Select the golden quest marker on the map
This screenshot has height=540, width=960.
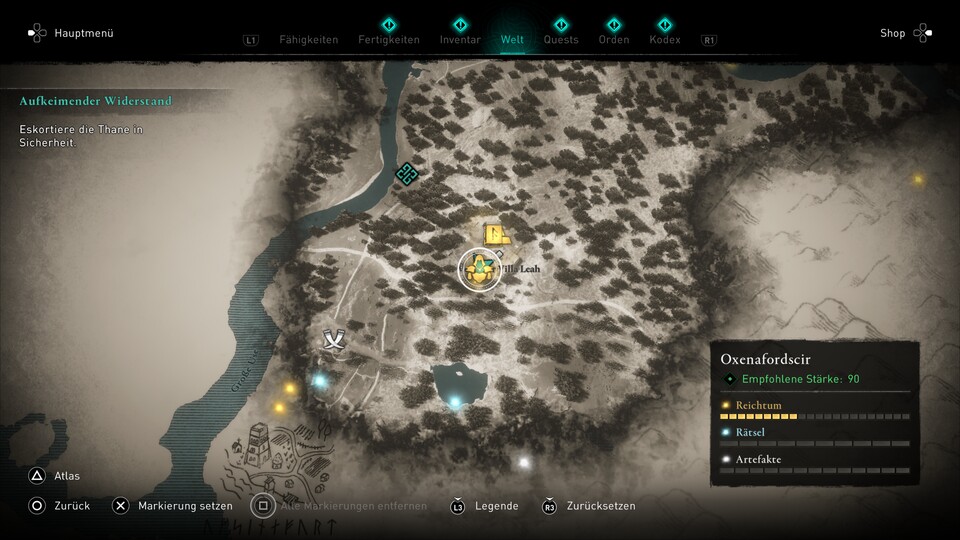[x=480, y=269]
